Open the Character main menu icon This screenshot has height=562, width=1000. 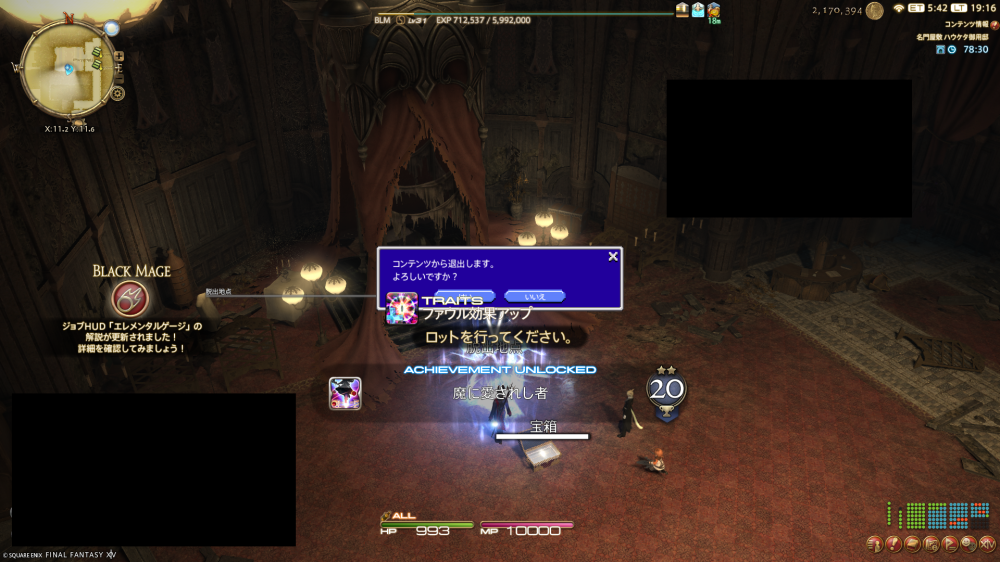coord(874,544)
